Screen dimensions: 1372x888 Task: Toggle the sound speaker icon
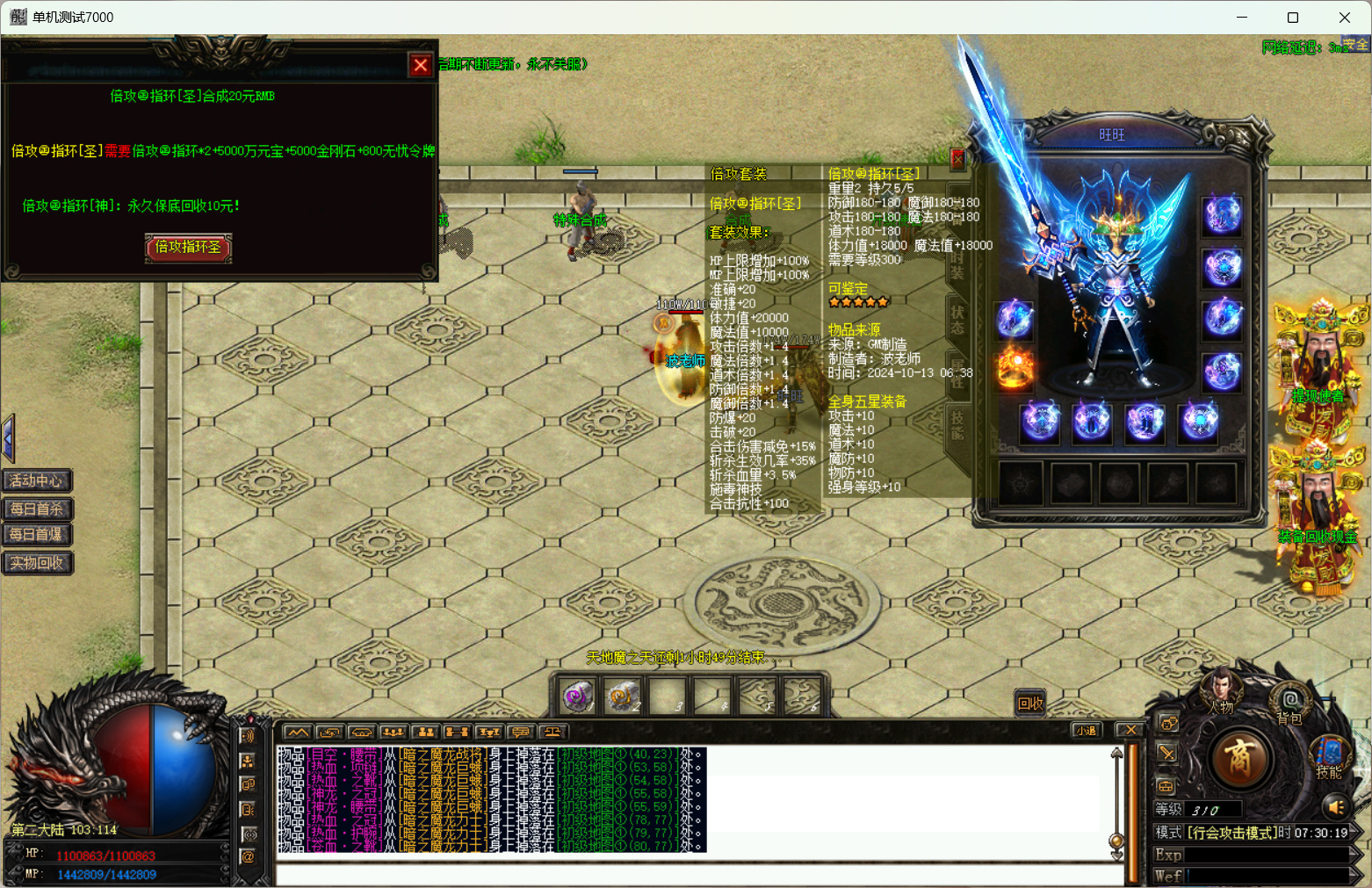[x=1336, y=806]
